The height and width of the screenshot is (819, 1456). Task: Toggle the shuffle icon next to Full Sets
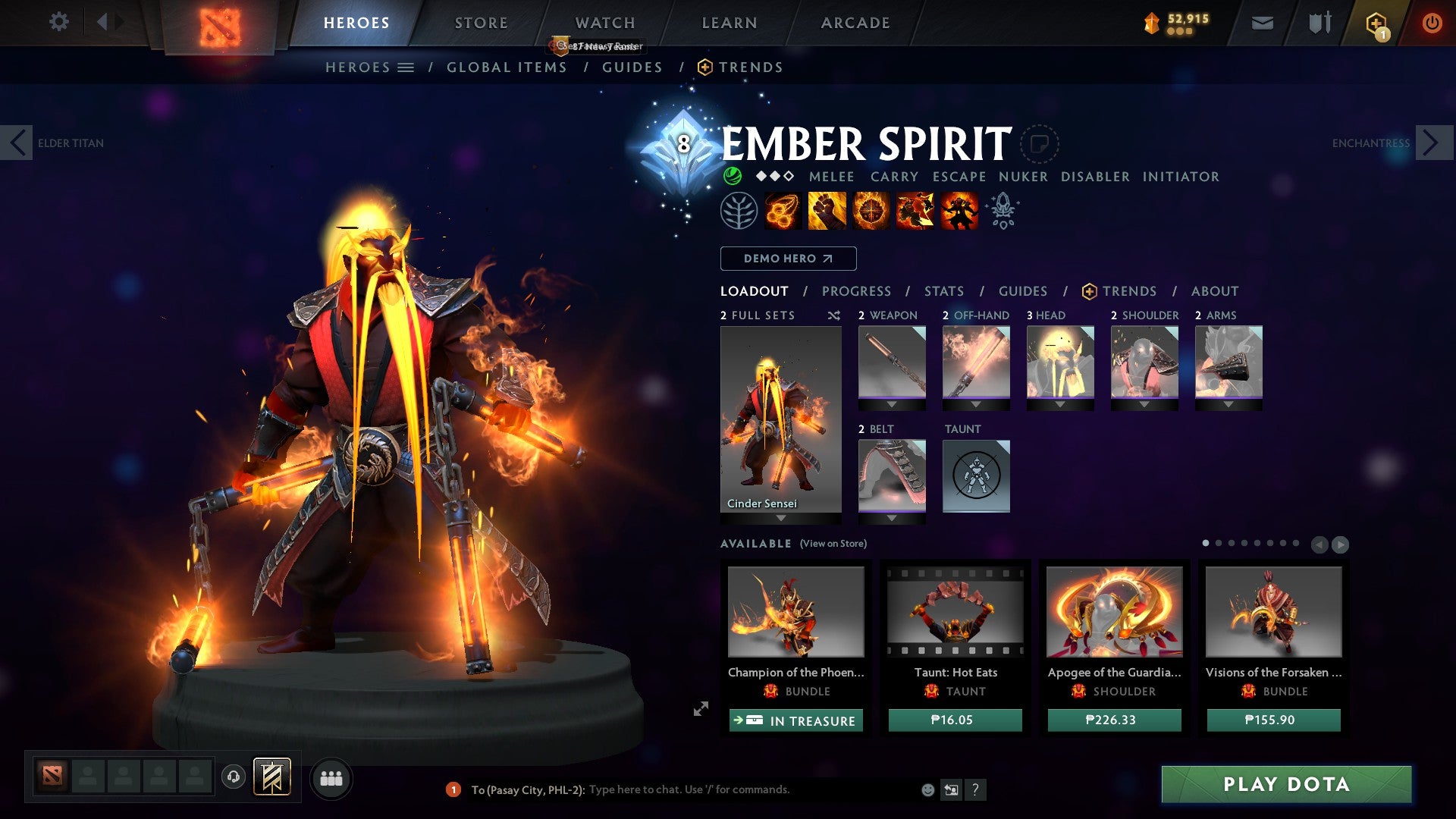[834, 316]
